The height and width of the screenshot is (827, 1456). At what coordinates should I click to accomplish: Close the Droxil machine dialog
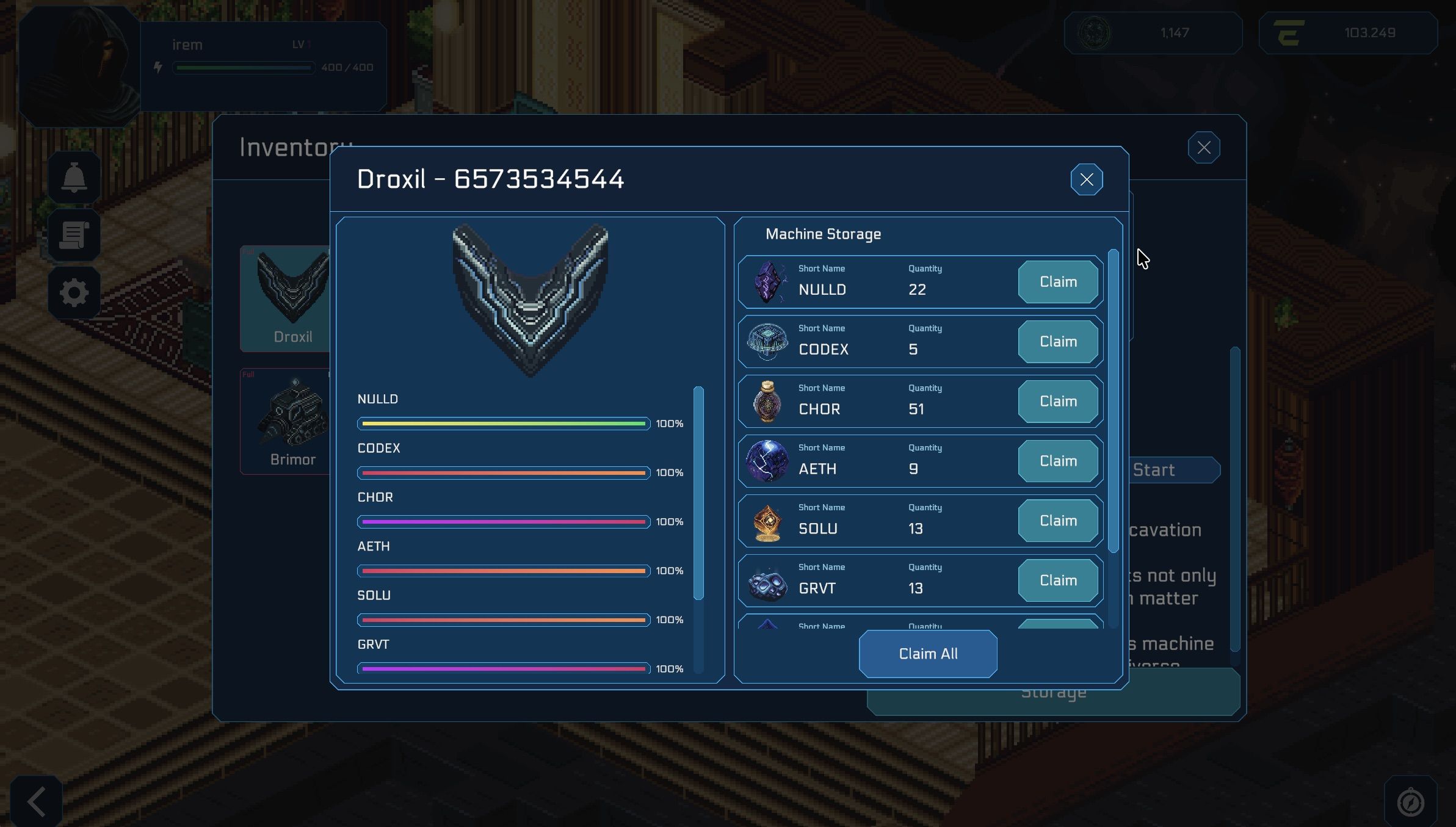pyautogui.click(x=1086, y=179)
